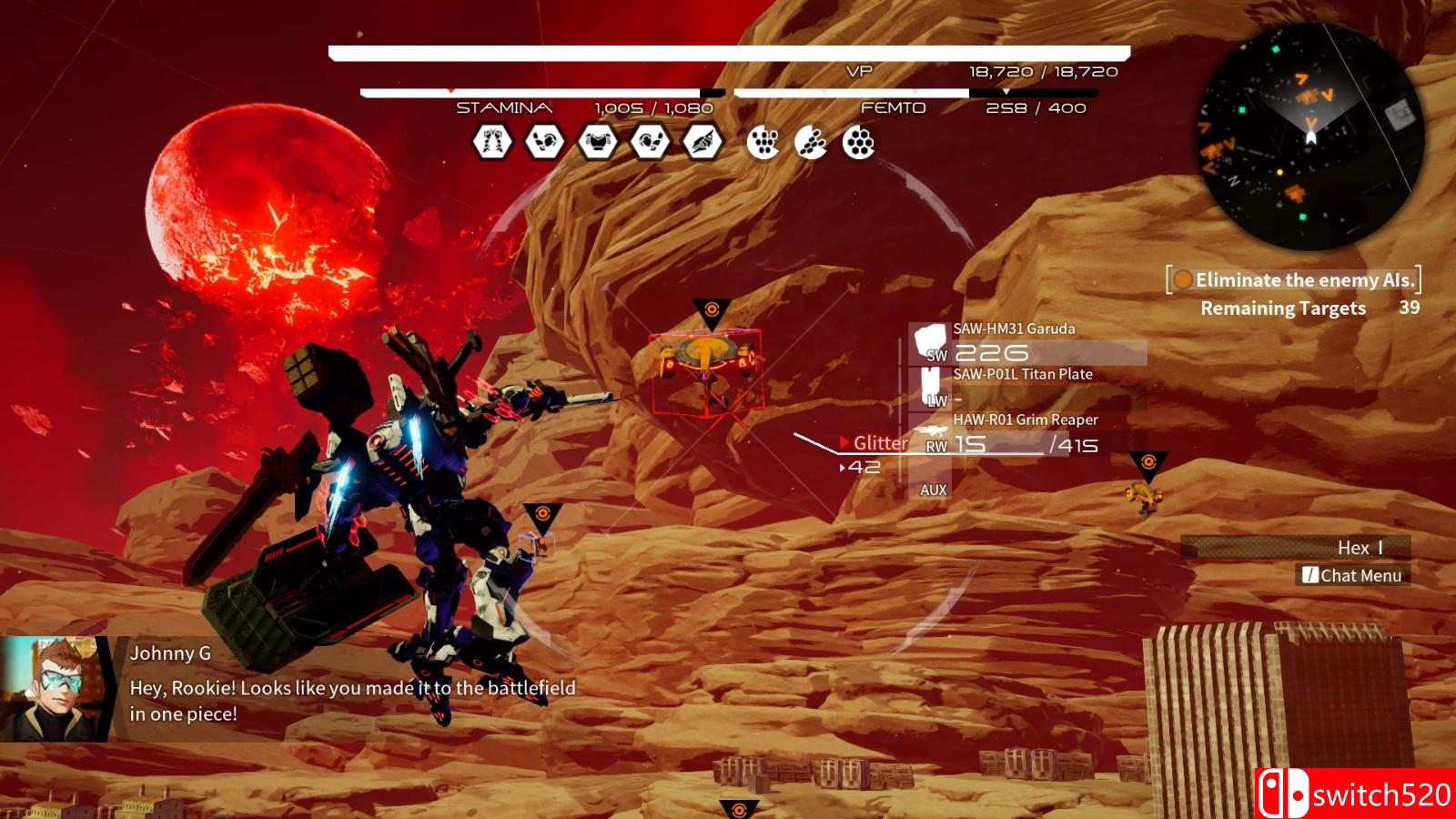Click the Eliminate the enemy AIs objective

tap(1294, 280)
